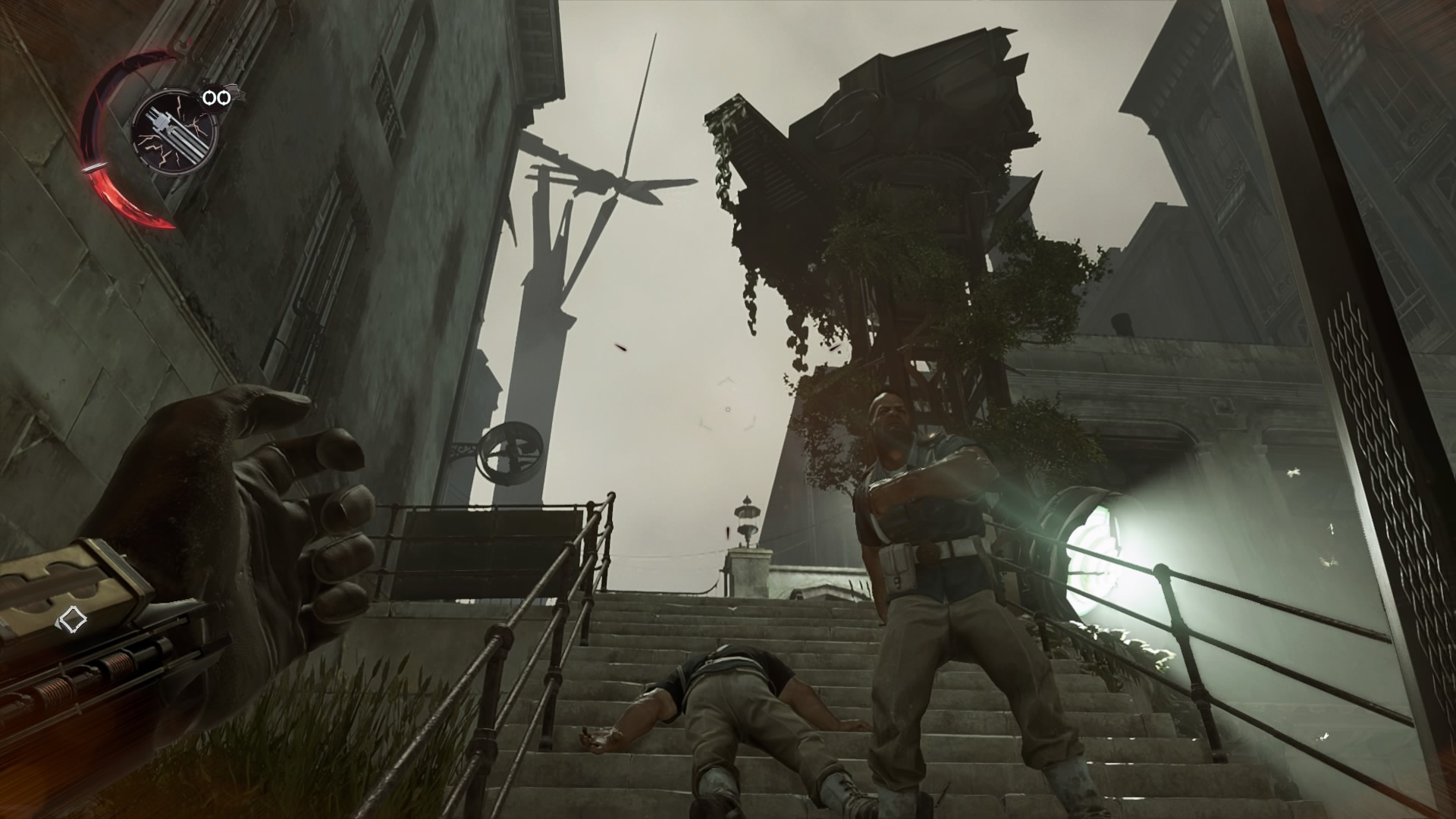Screen dimensions: 1456x819
Task: Click the white diamond objective marker
Action: [72, 621]
